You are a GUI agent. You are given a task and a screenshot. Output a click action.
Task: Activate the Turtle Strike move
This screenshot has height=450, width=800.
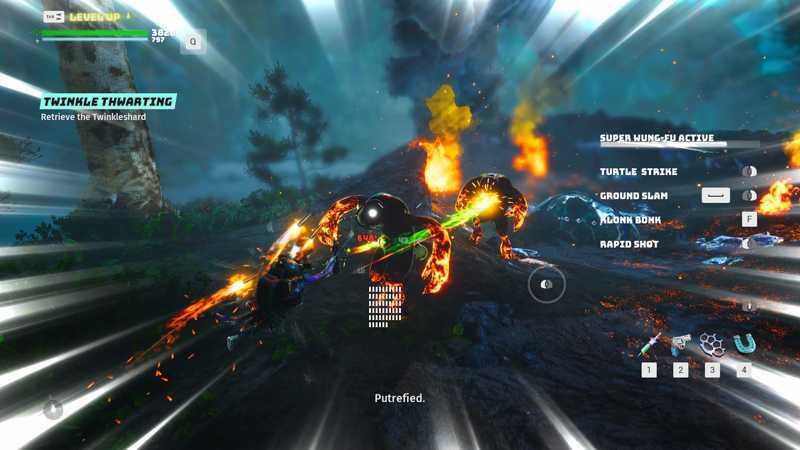(638, 172)
